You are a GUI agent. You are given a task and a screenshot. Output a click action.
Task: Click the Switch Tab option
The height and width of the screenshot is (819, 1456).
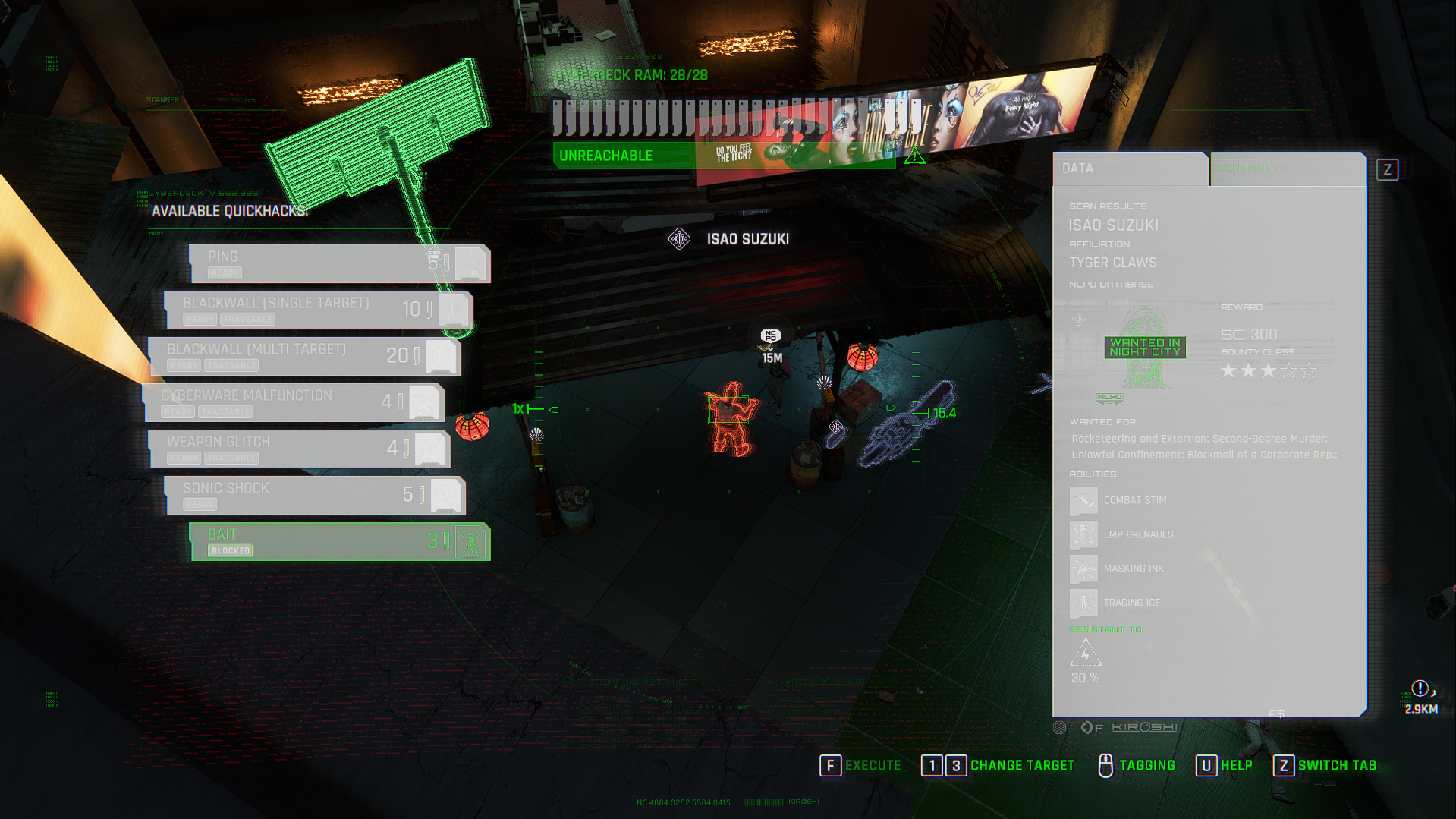click(x=1325, y=765)
